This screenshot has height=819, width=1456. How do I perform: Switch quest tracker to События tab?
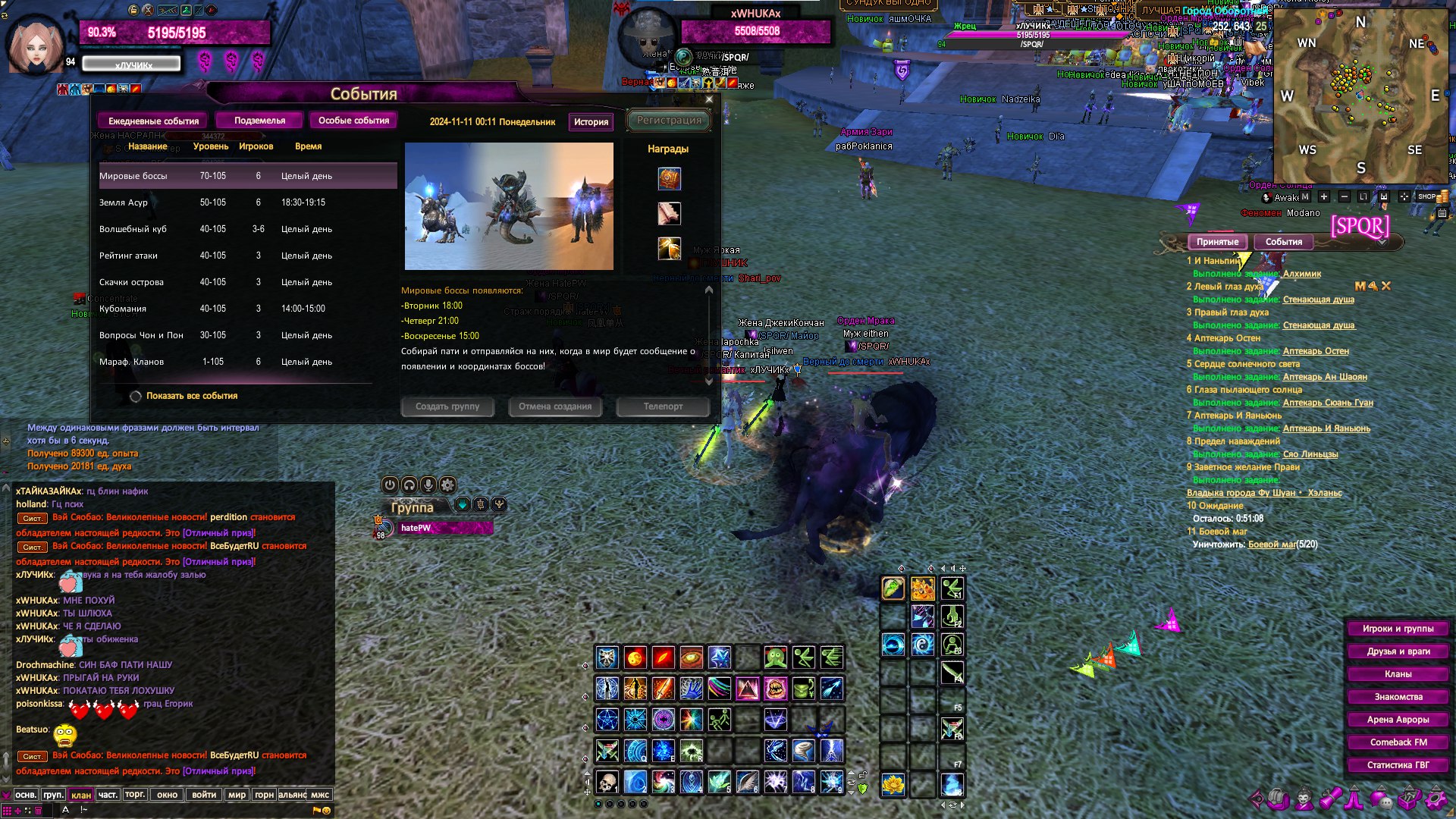(x=1283, y=242)
